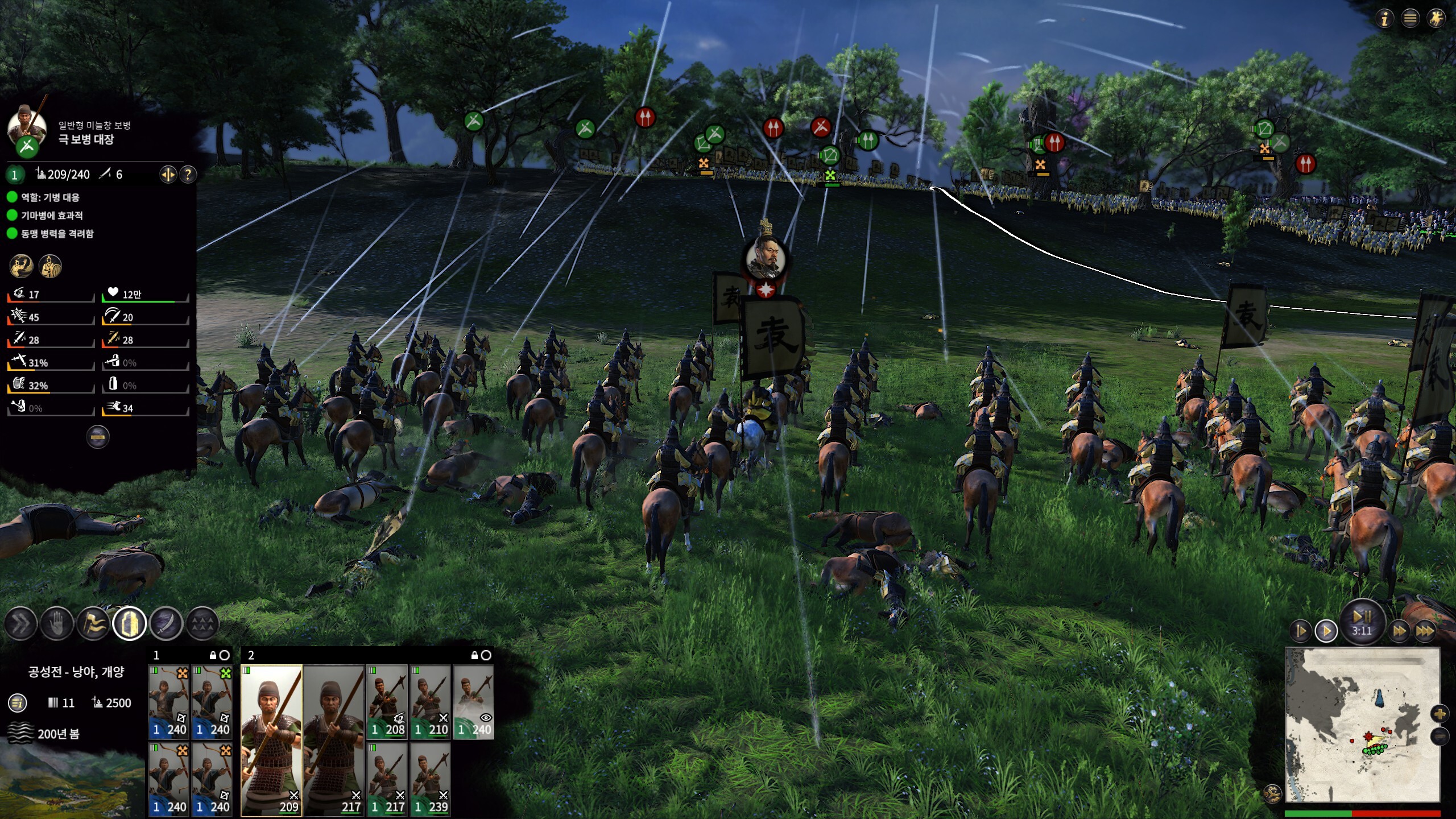The height and width of the screenshot is (819, 1456).
Task: Click the fast-forward double arrow speed button
Action: [x=1399, y=631]
